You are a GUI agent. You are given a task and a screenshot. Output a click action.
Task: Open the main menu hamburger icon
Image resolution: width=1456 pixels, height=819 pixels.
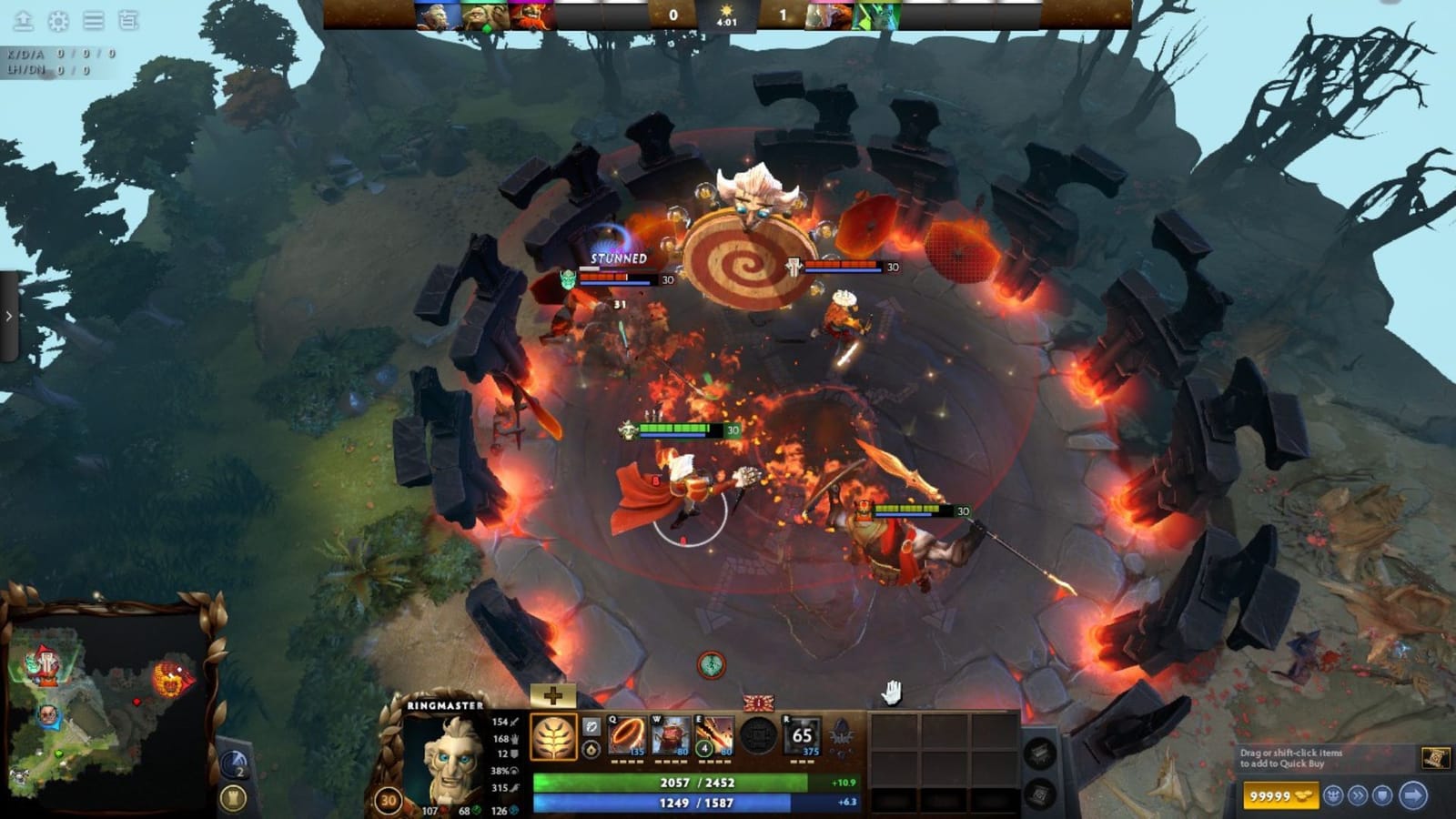tap(92, 20)
